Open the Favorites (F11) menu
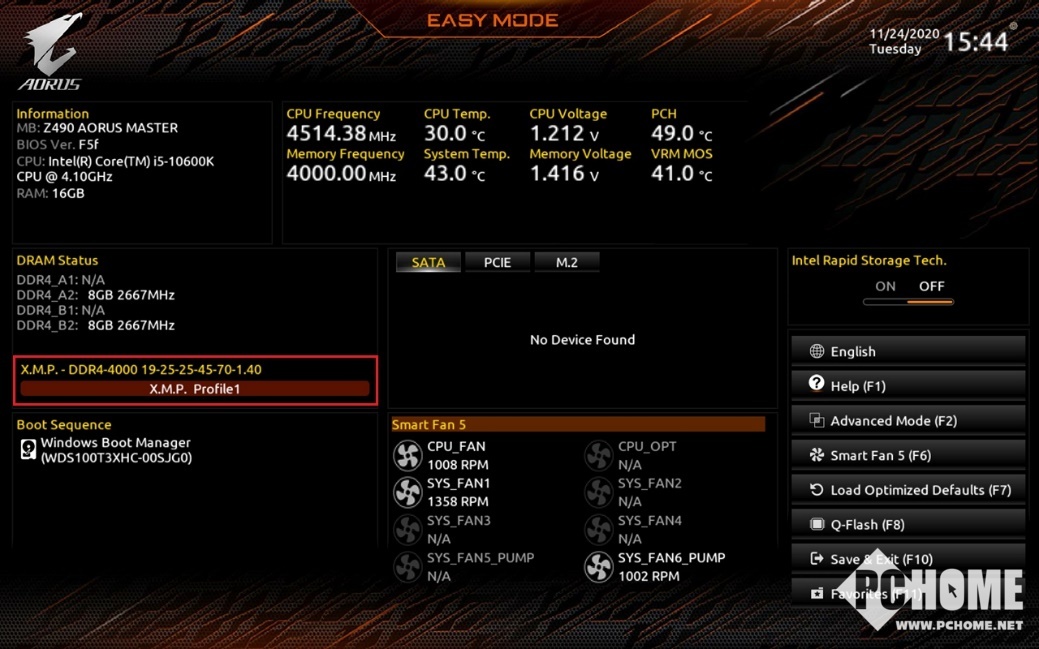Screen dimensions: 1039x649 tap(908, 593)
